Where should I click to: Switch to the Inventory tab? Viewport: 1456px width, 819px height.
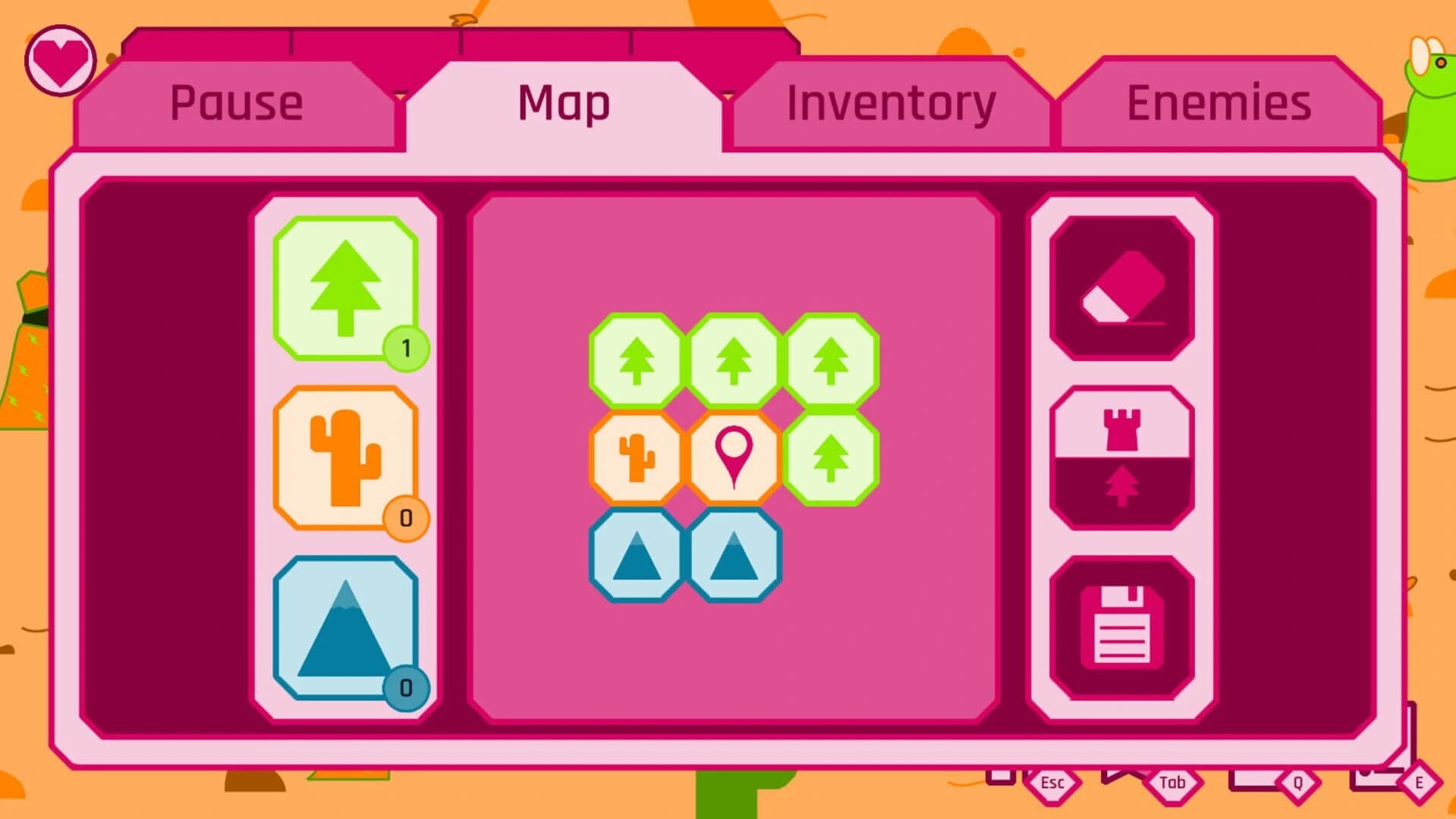[889, 102]
